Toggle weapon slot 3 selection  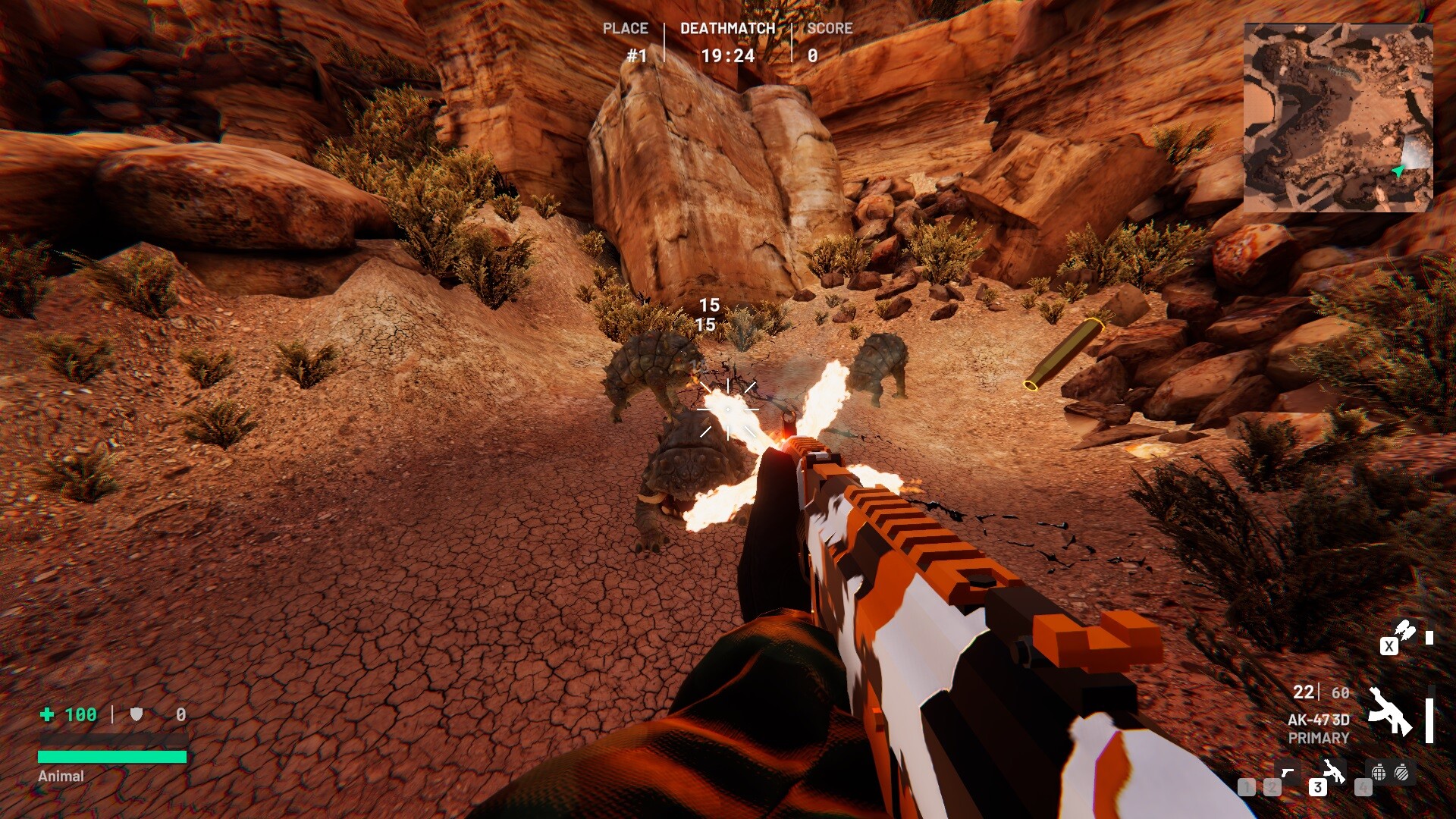1318,788
